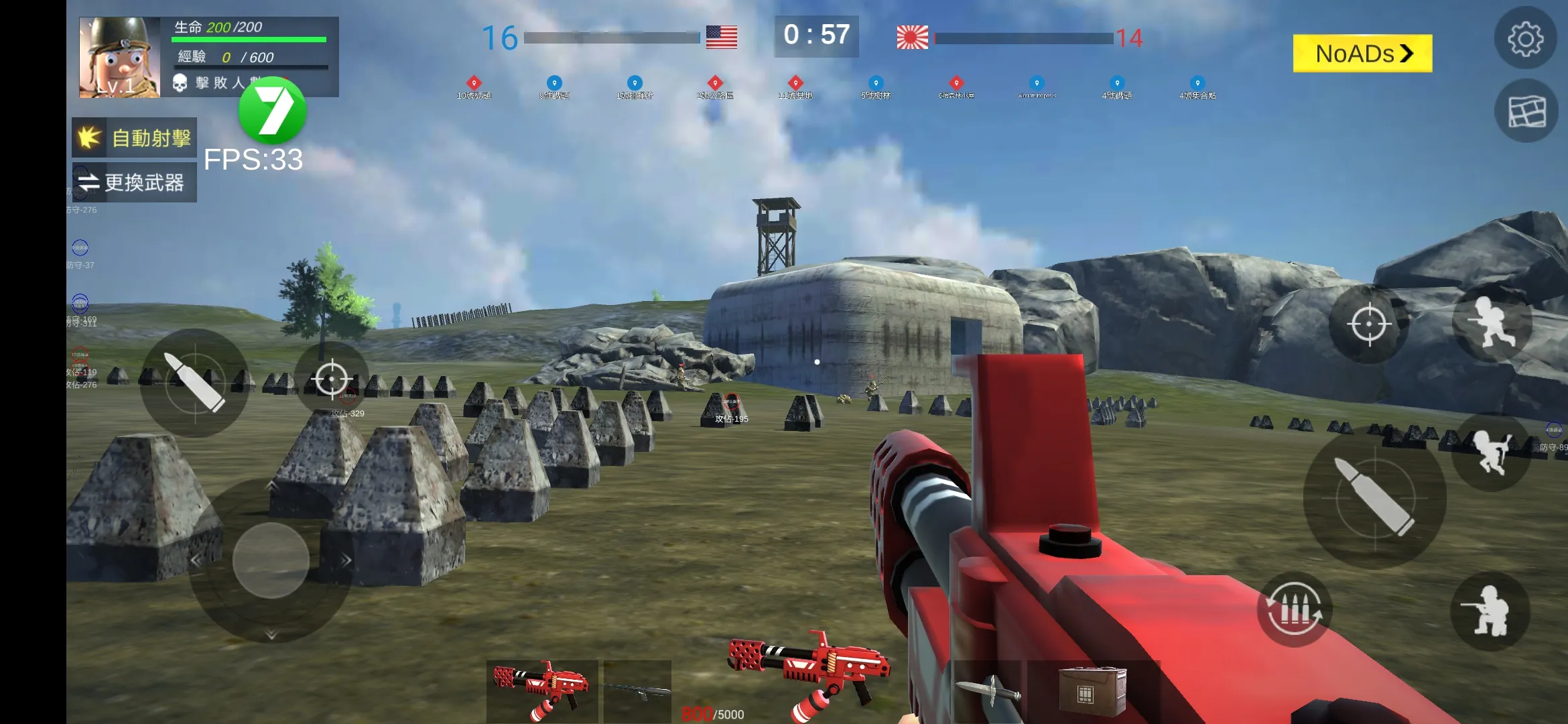
Task: Choose the dark rifle weapon slot
Action: click(x=637, y=690)
